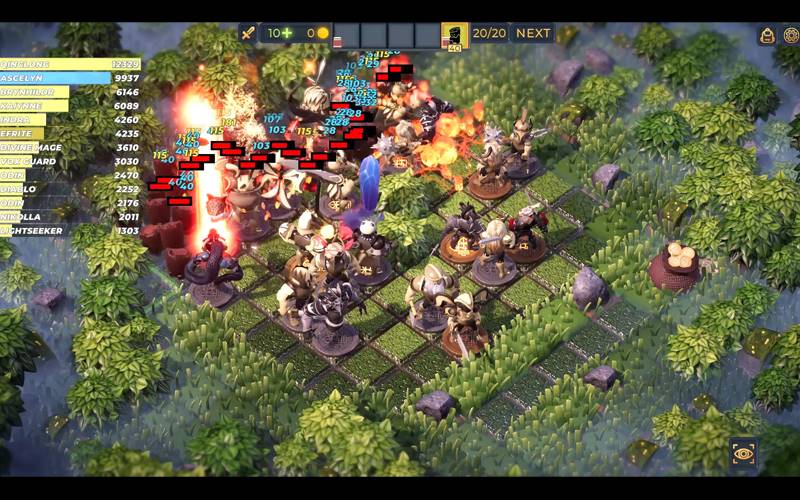
Task: Select the highlighted Ascelyn row
Action: [70, 78]
